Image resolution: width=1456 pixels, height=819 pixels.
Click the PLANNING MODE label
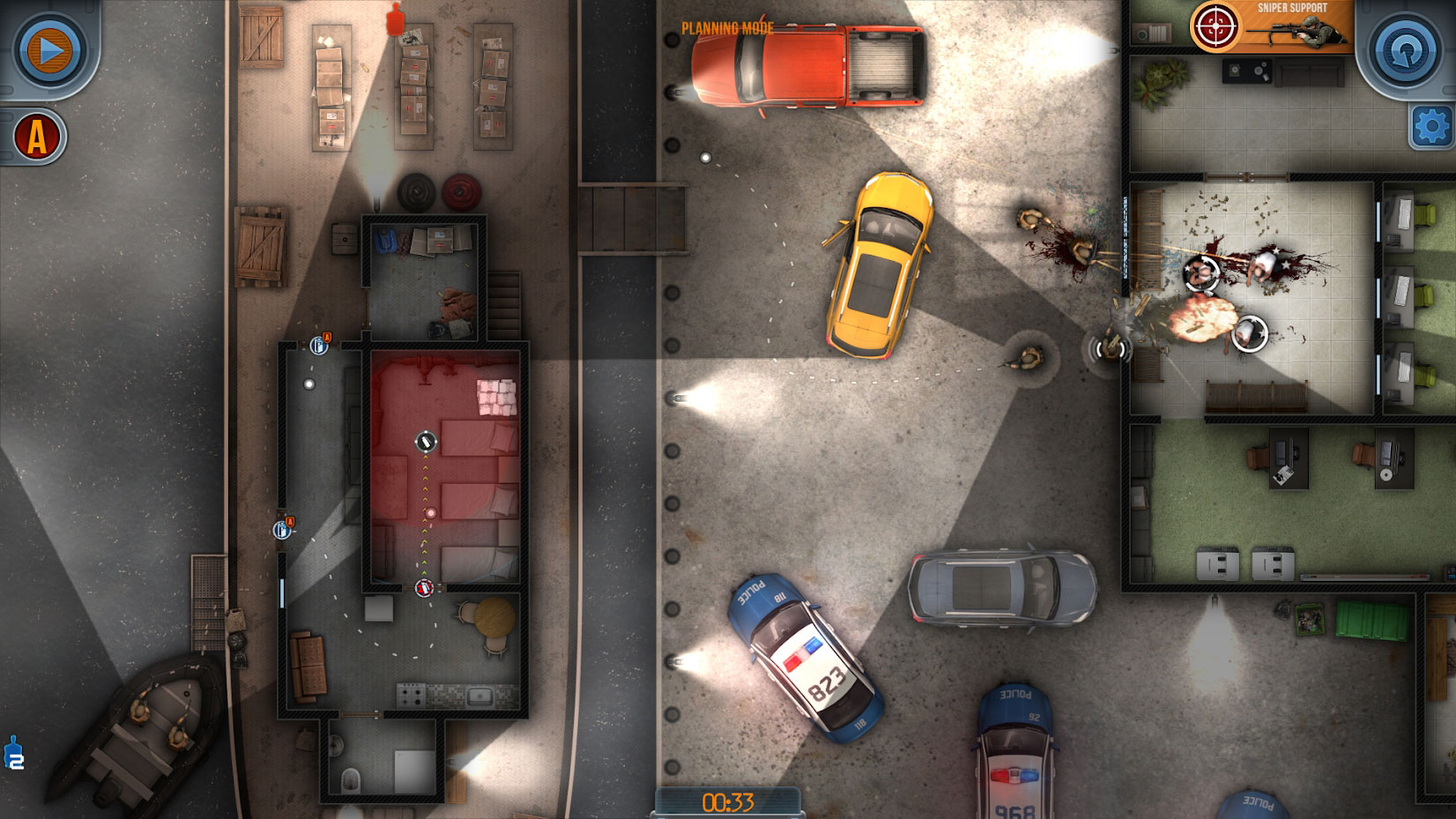725,27
